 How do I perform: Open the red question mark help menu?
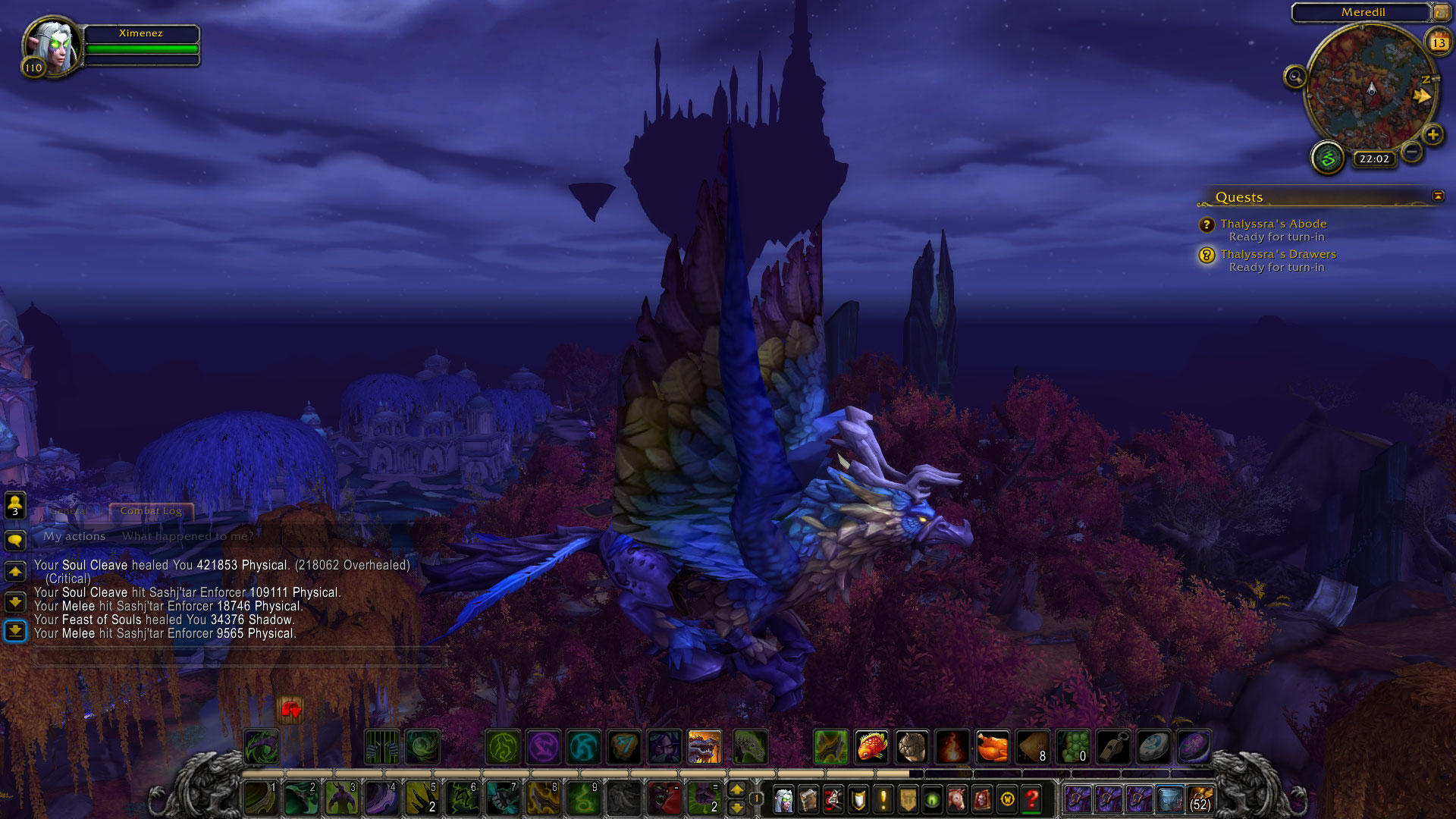pyautogui.click(x=1031, y=799)
